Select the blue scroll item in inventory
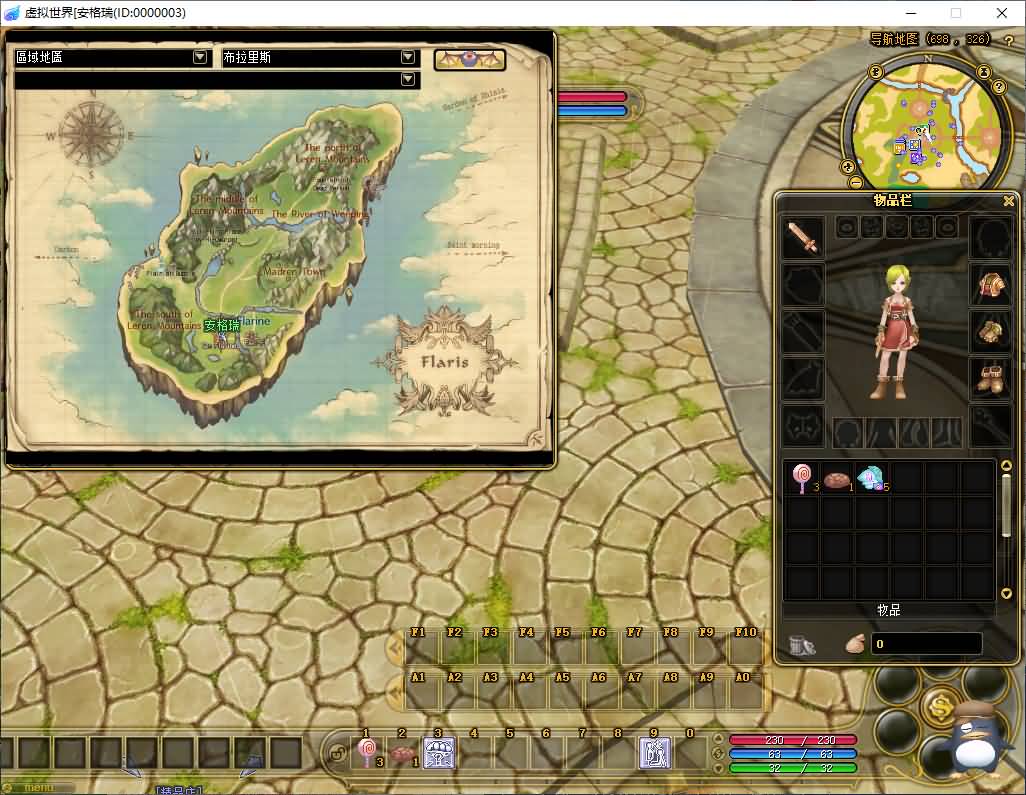 tap(873, 479)
